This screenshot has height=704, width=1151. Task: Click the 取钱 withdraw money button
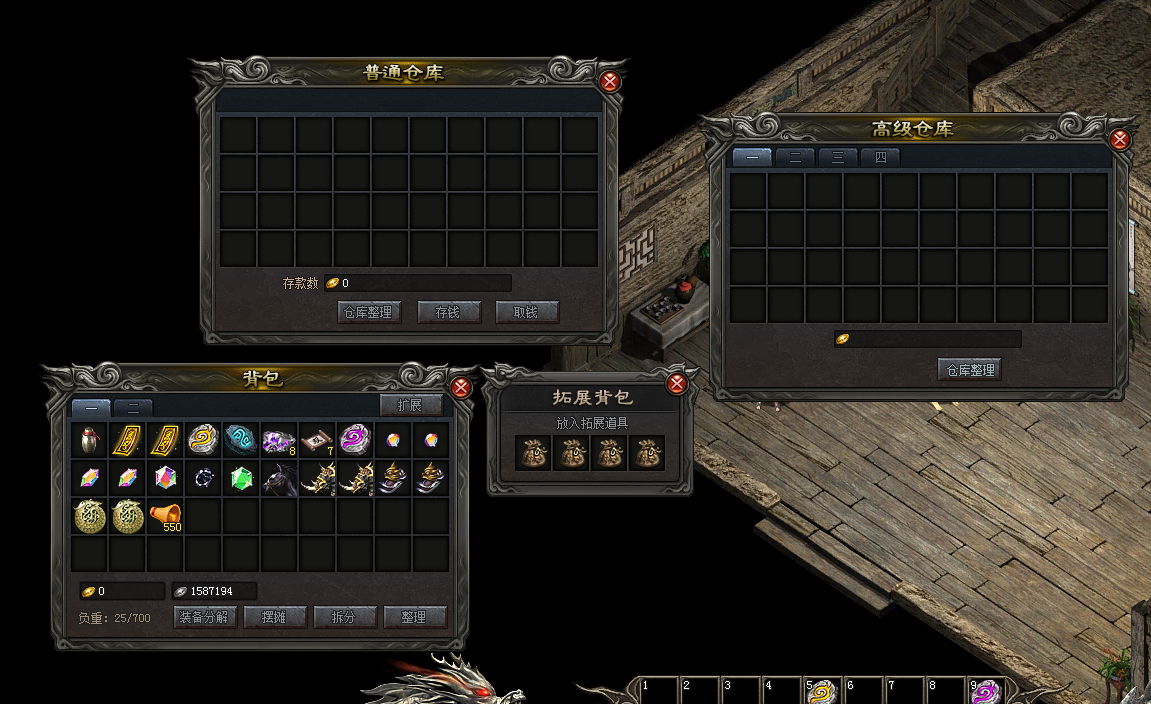tap(526, 312)
